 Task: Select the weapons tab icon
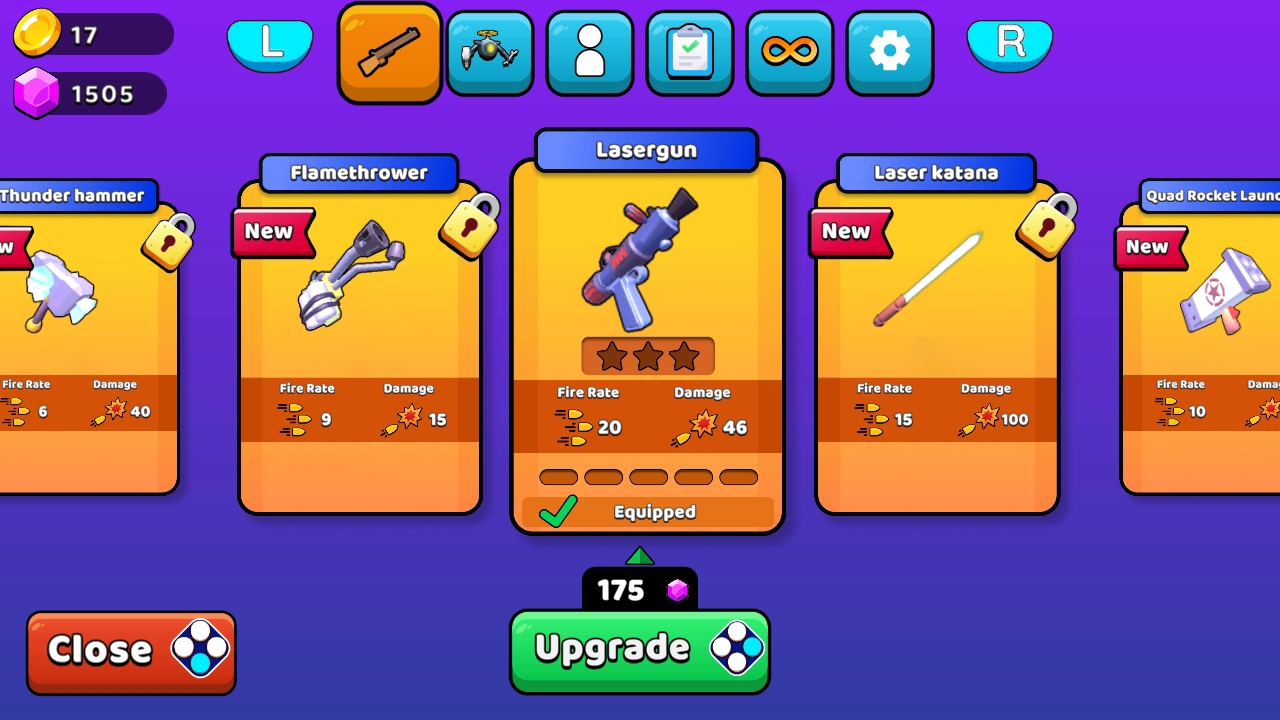tap(389, 50)
